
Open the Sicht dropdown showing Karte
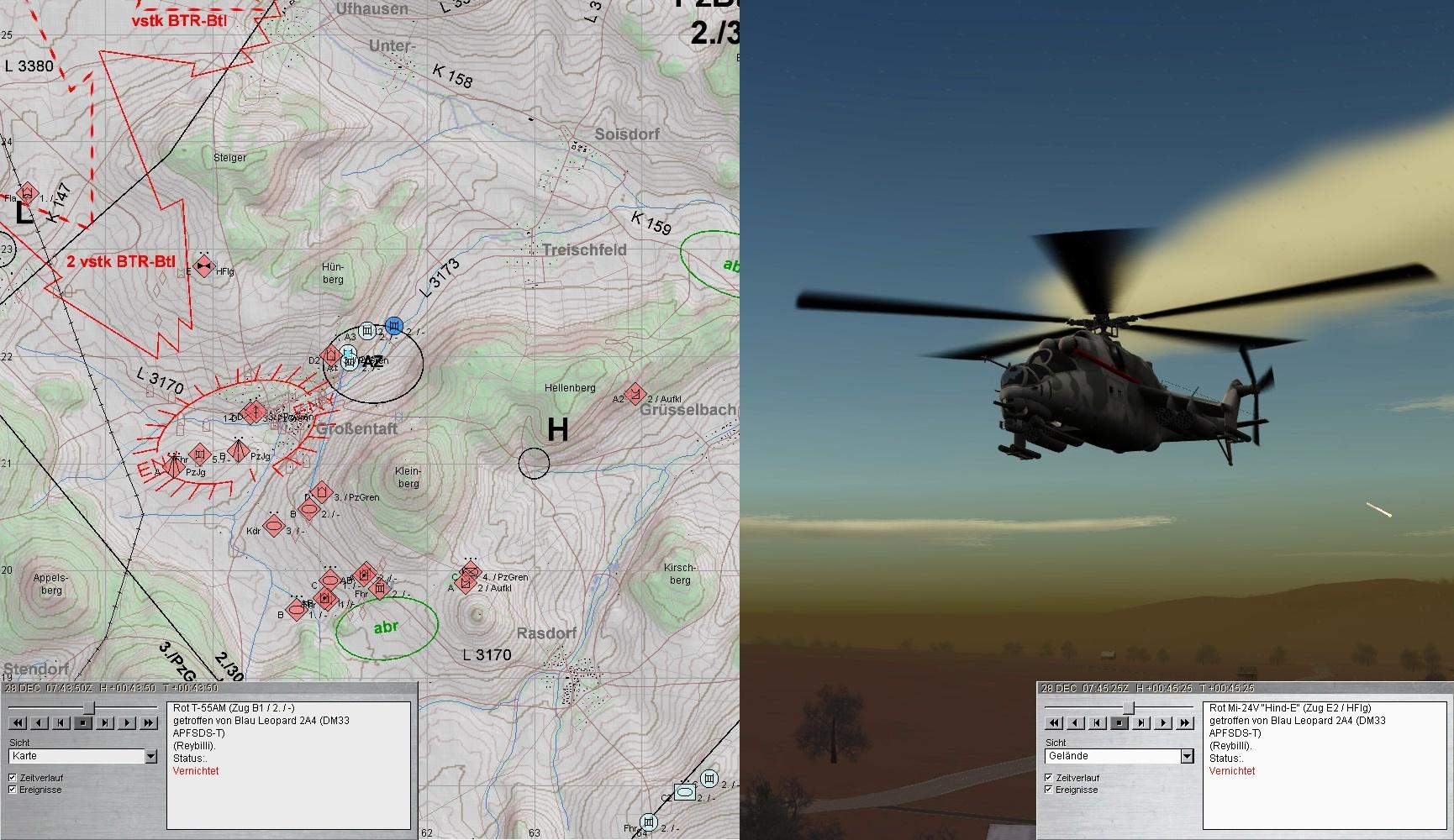tap(150, 757)
